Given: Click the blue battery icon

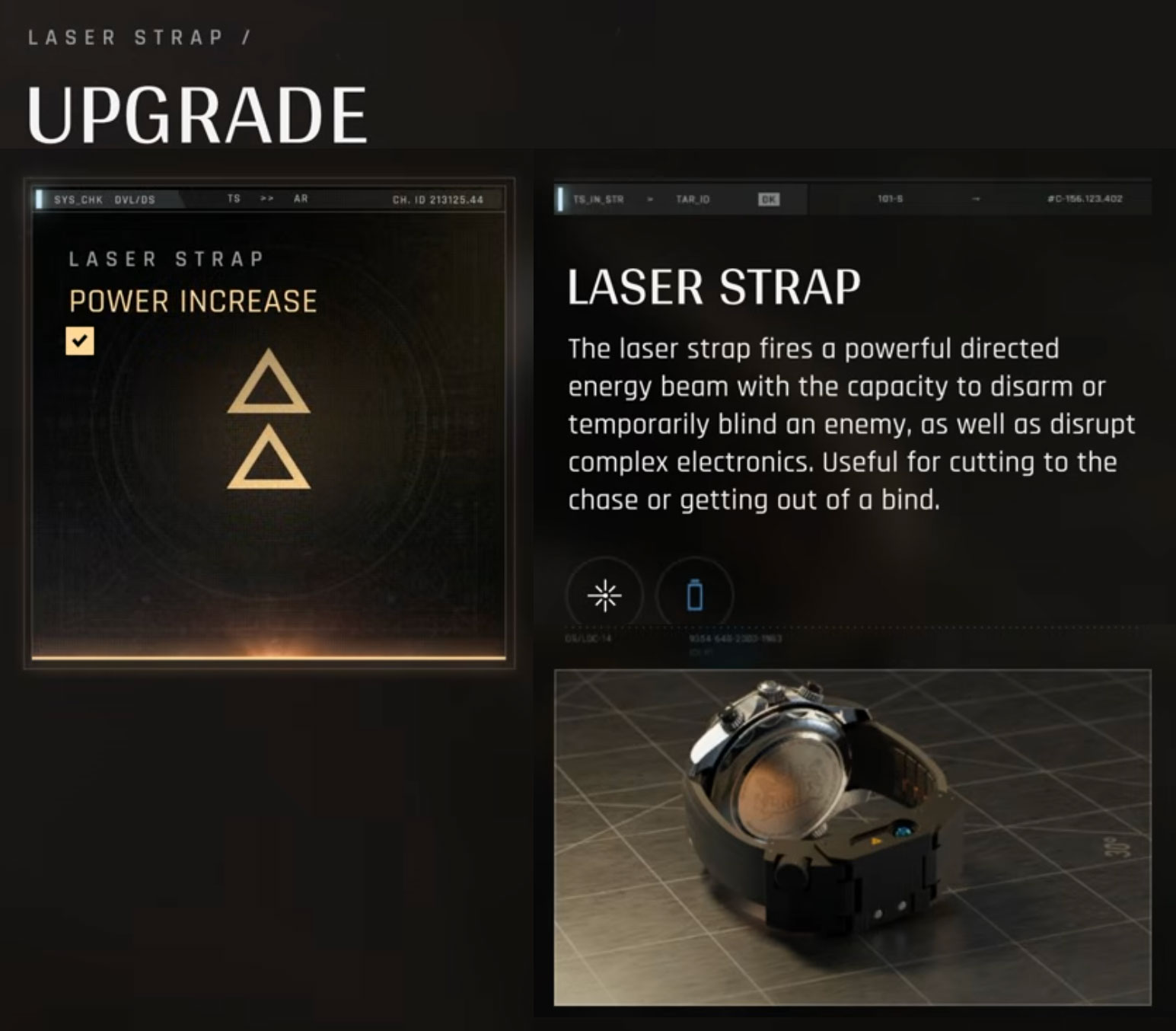Looking at the screenshot, I should pyautogui.click(x=694, y=595).
